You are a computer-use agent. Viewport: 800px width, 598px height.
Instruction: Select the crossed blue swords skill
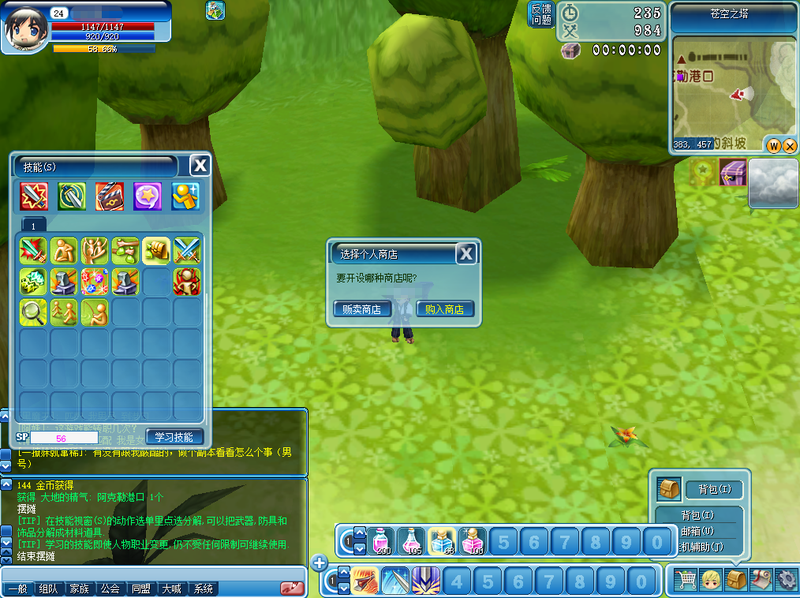click(x=188, y=250)
